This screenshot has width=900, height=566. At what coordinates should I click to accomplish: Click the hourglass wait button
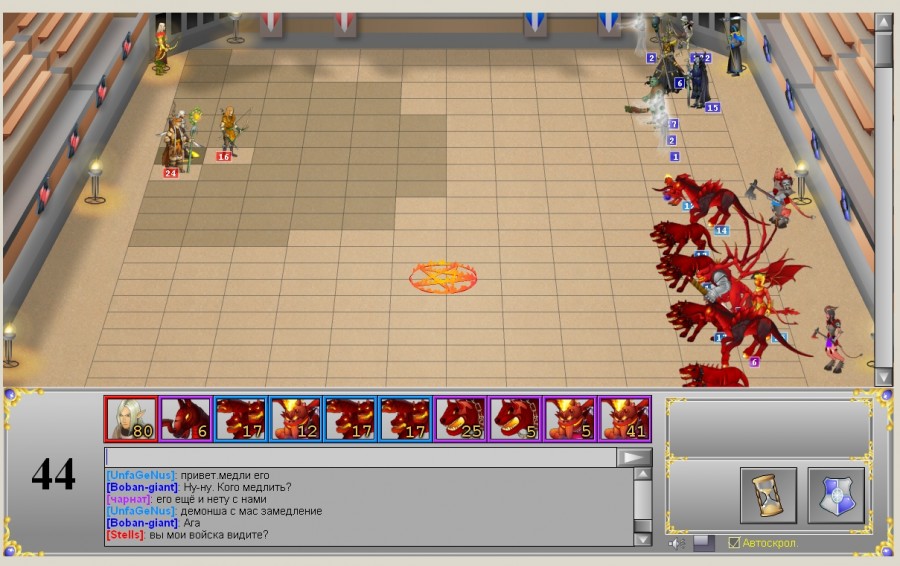coord(768,495)
